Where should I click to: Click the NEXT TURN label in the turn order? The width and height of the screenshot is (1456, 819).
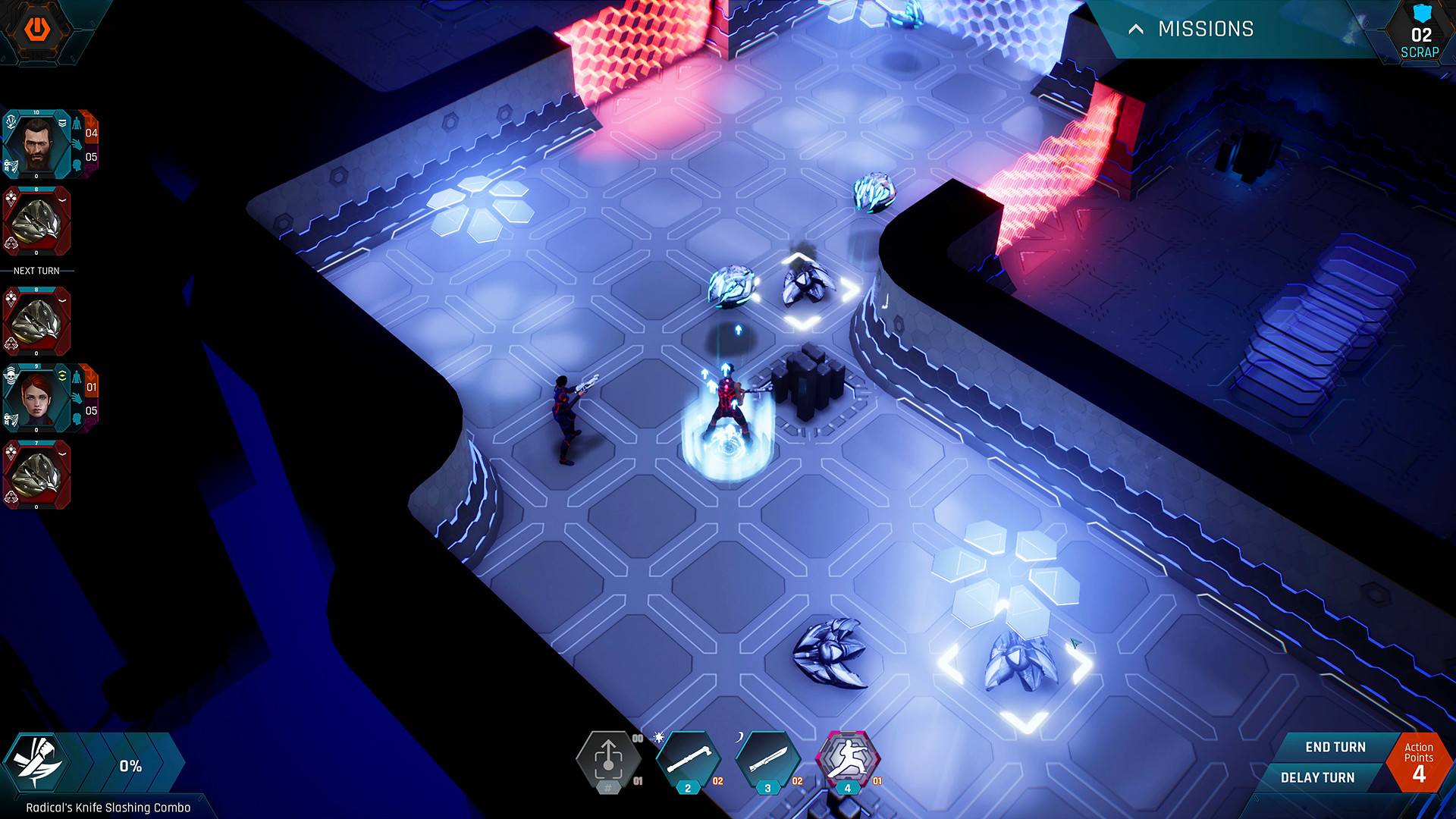click(x=36, y=270)
